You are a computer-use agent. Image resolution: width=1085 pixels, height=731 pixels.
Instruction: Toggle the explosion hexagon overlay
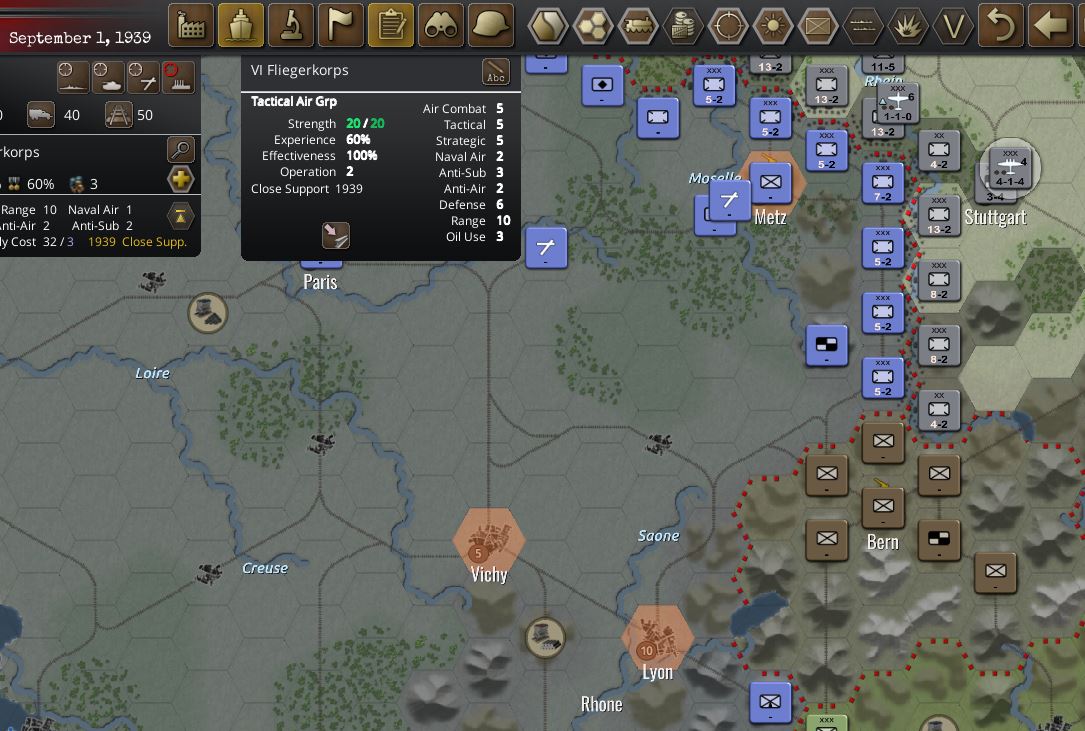(x=909, y=26)
